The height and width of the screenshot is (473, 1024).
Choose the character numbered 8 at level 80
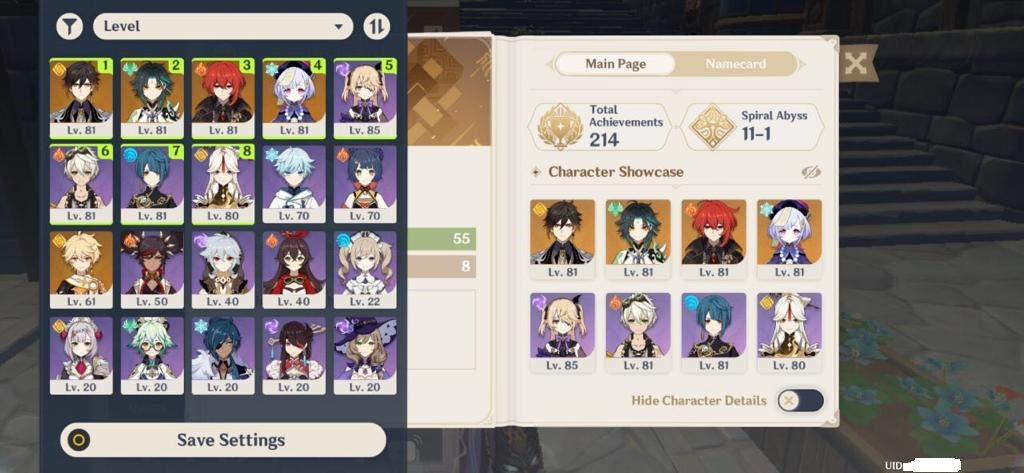point(223,184)
